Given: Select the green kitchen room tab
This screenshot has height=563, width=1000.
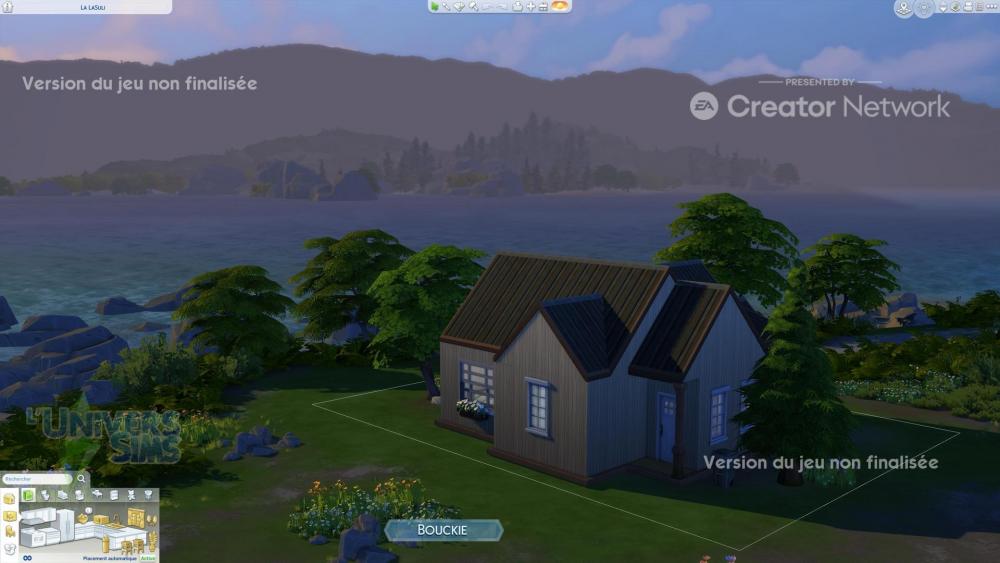Looking at the screenshot, I should coord(29,495).
